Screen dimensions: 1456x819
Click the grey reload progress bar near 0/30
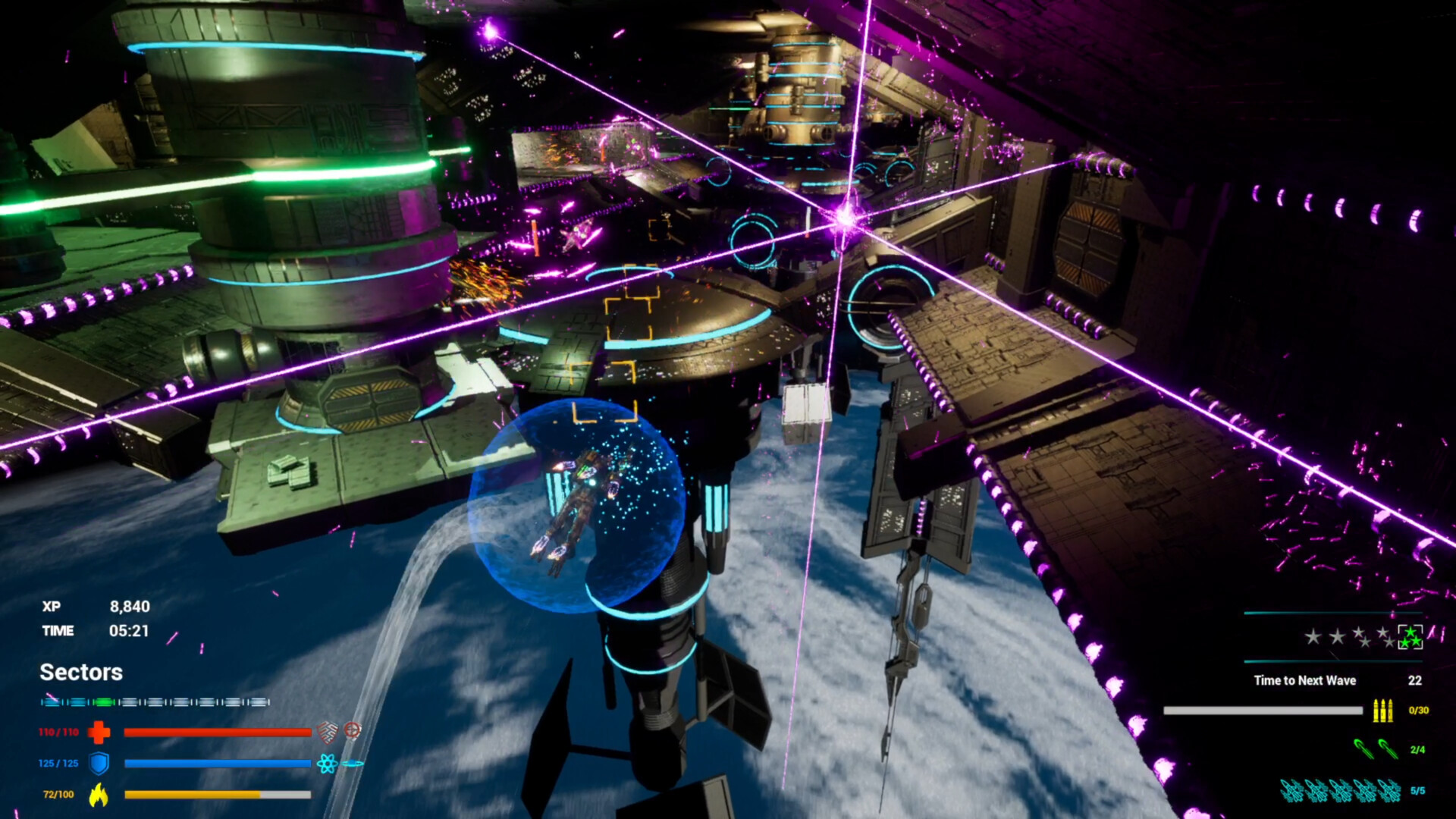click(1263, 711)
